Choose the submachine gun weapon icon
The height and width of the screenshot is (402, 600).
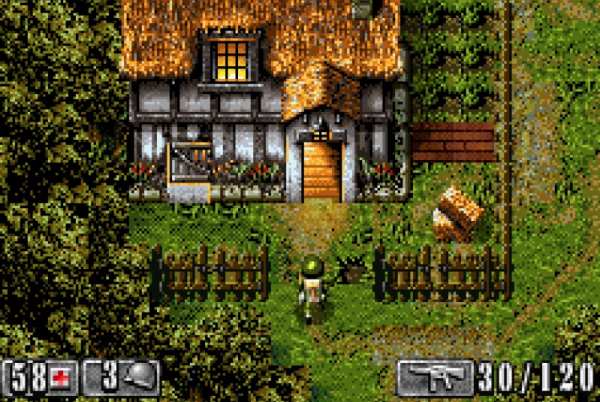click(434, 377)
